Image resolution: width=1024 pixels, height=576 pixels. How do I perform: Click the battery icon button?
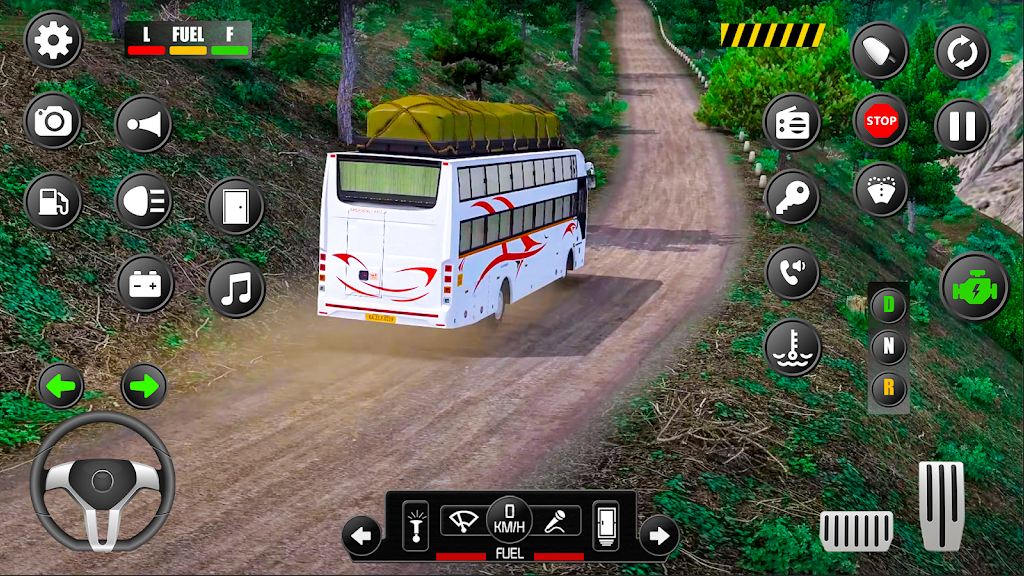point(144,284)
